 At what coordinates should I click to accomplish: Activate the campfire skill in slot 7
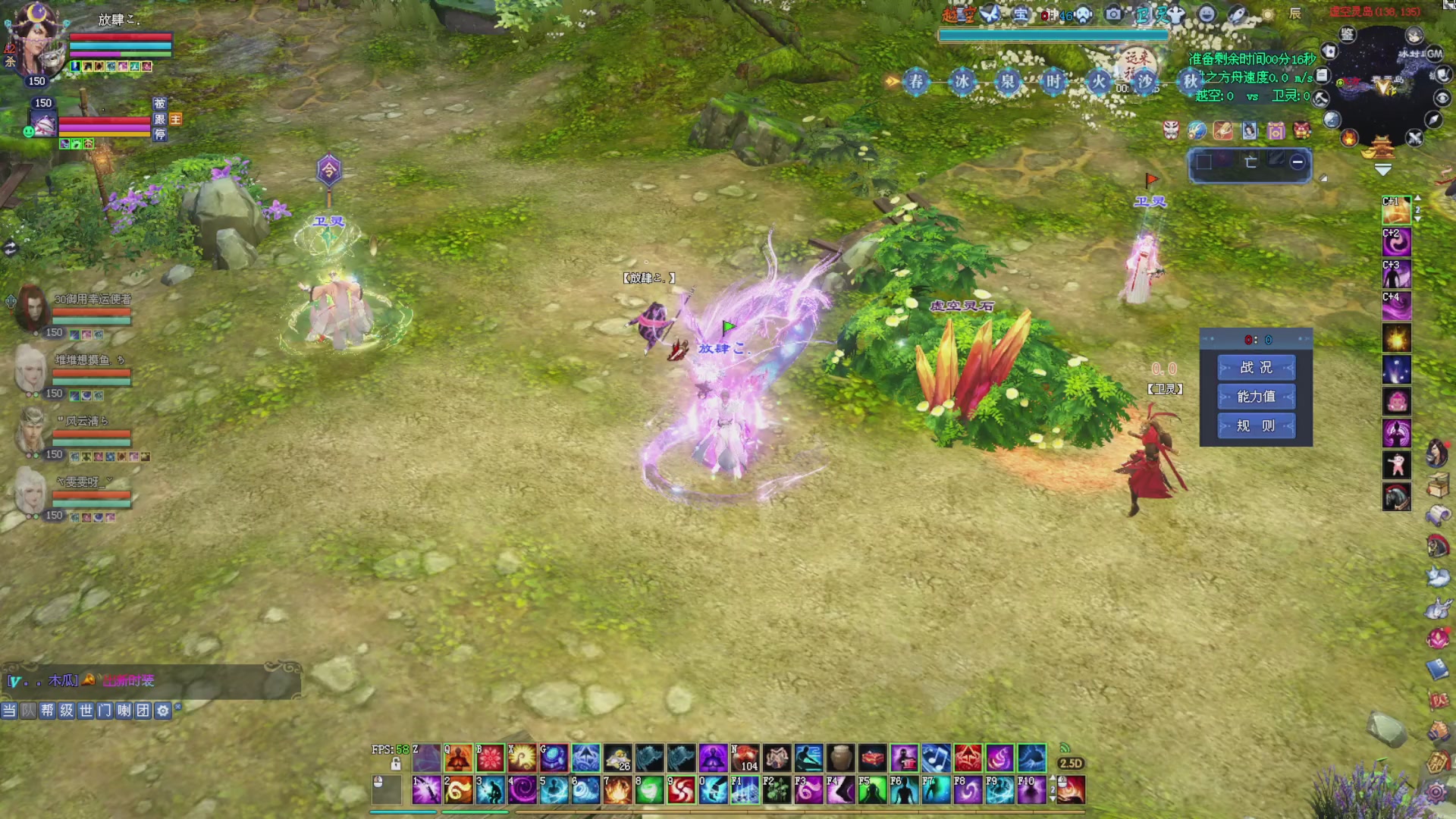[x=617, y=790]
